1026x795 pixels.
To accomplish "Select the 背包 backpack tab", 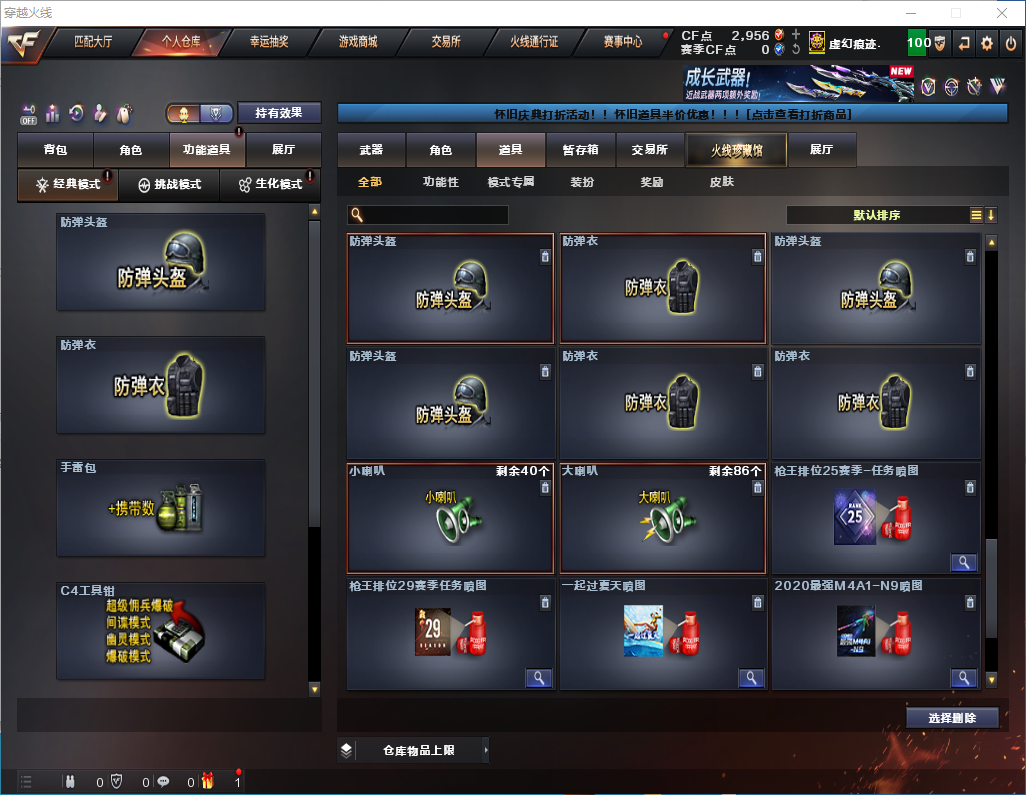I will click(55, 150).
